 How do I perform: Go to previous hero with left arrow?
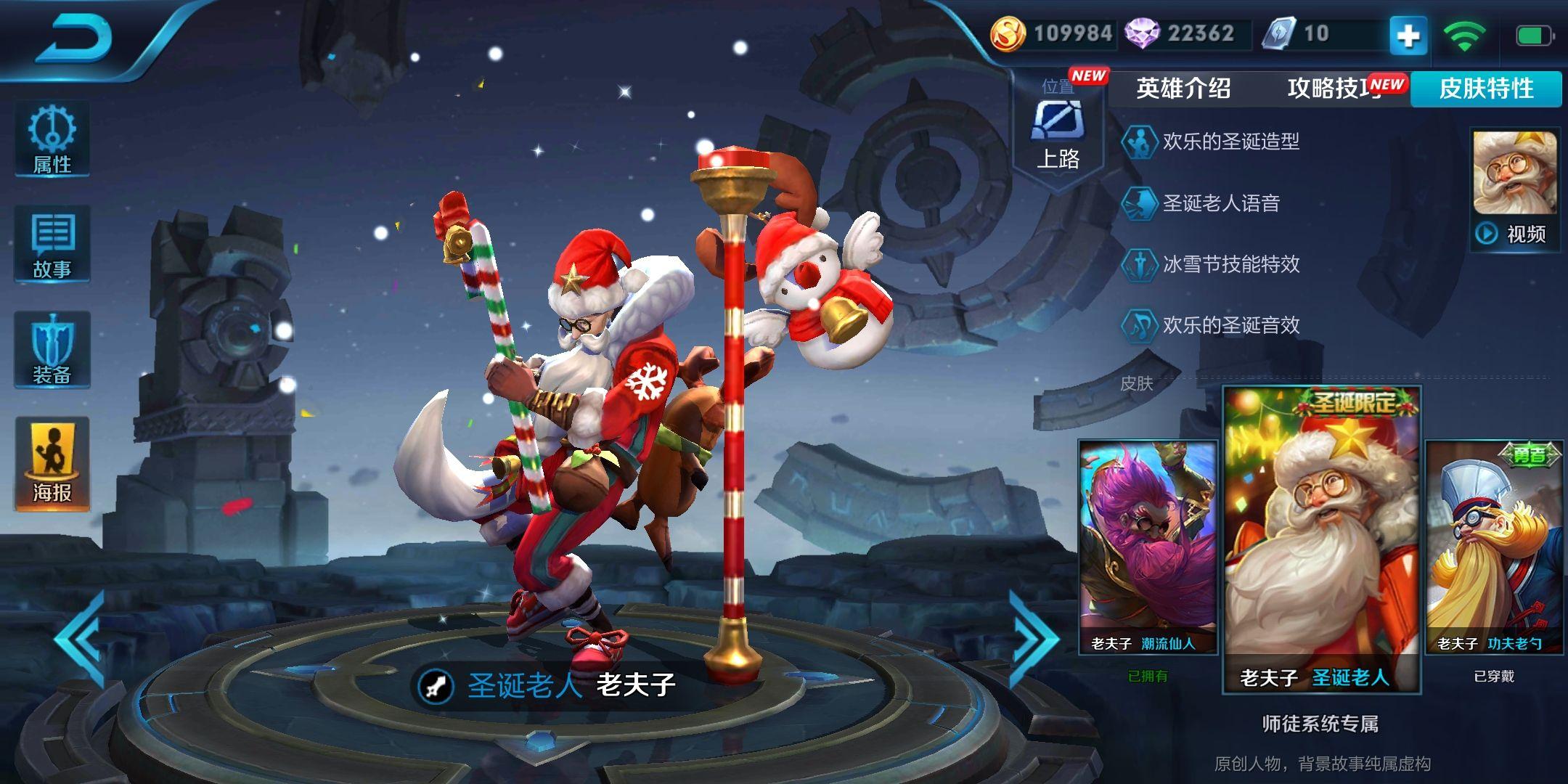click(x=78, y=639)
